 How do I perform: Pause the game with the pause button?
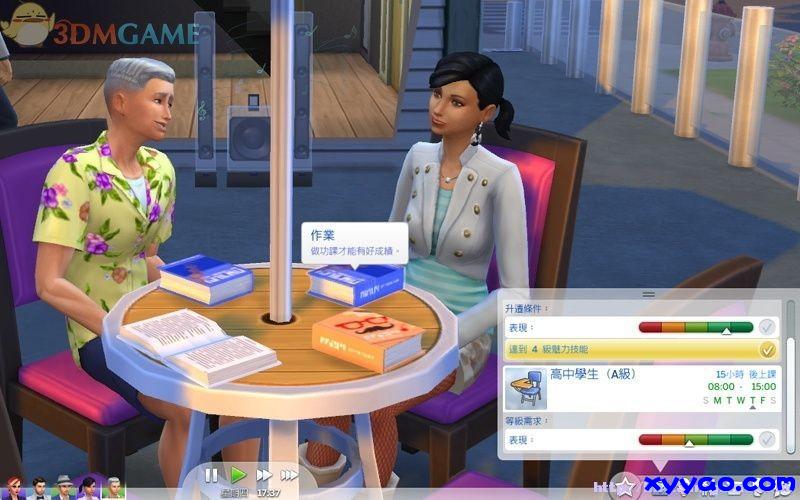(x=211, y=475)
